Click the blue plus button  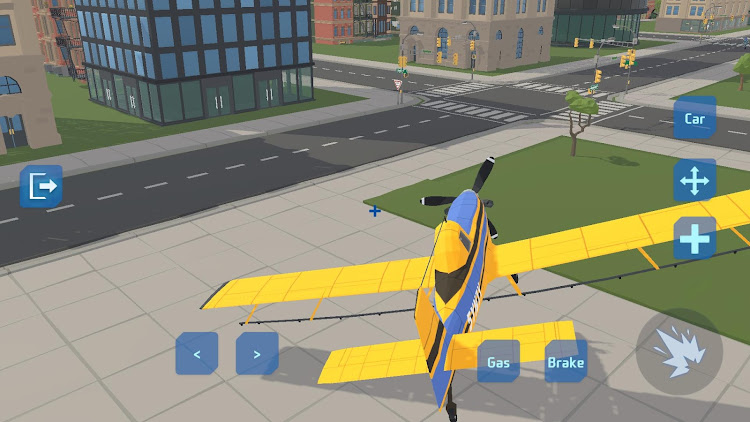point(694,239)
